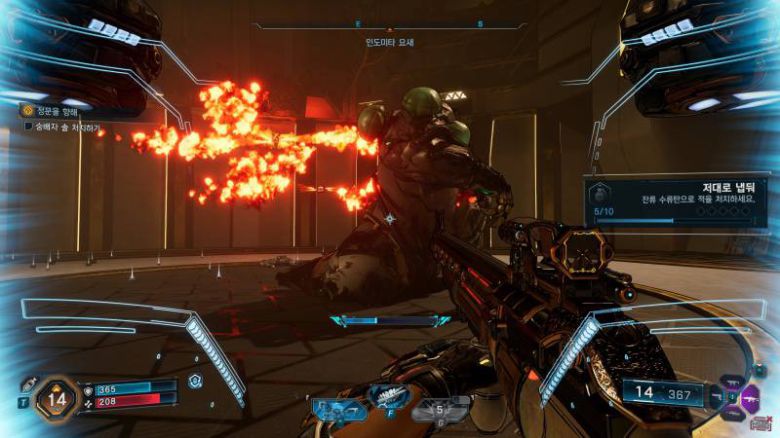Select the '정문을 향해' objective tracker entry

pos(58,111)
